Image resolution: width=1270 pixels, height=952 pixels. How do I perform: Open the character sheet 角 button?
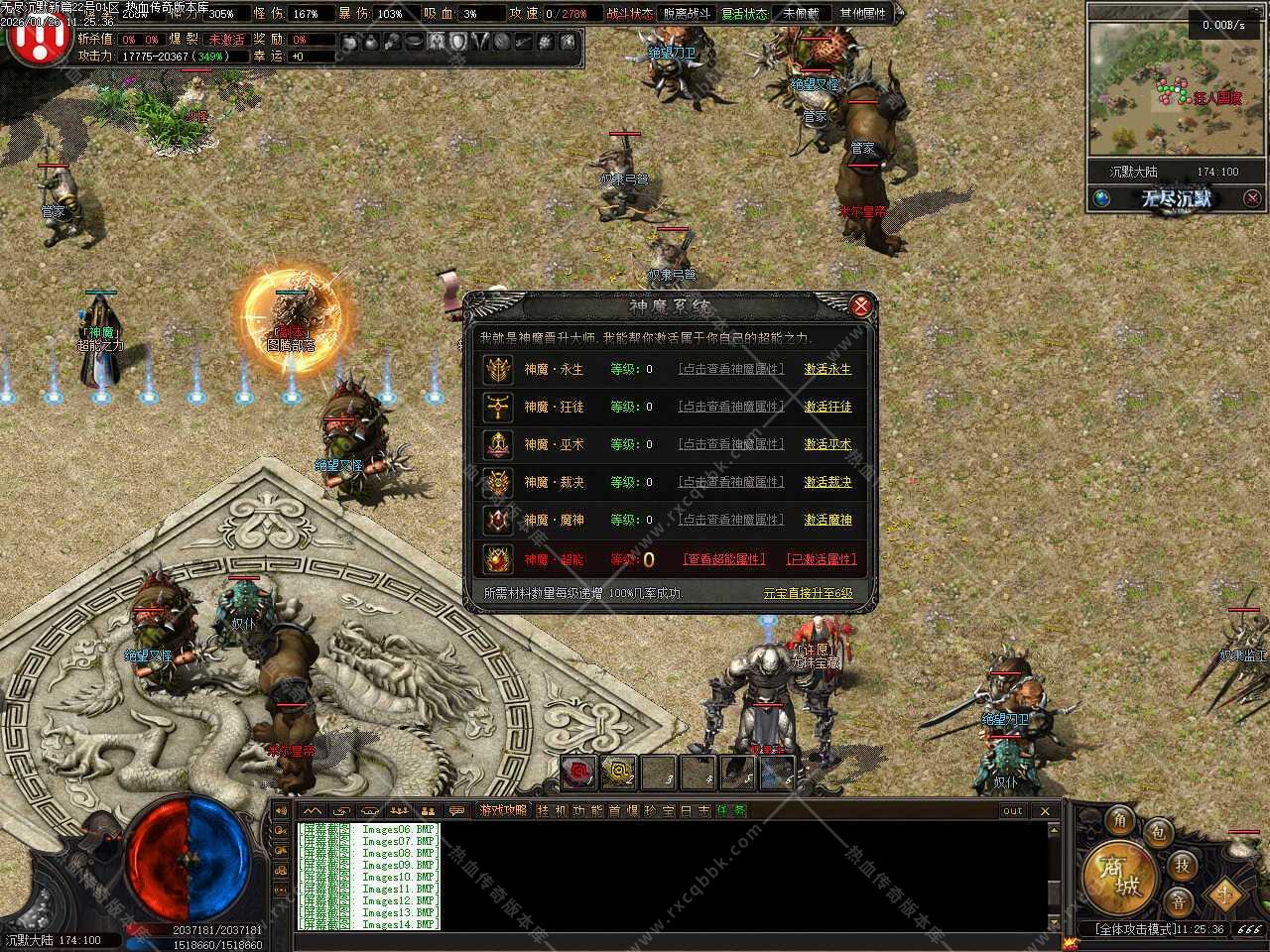point(1120,820)
